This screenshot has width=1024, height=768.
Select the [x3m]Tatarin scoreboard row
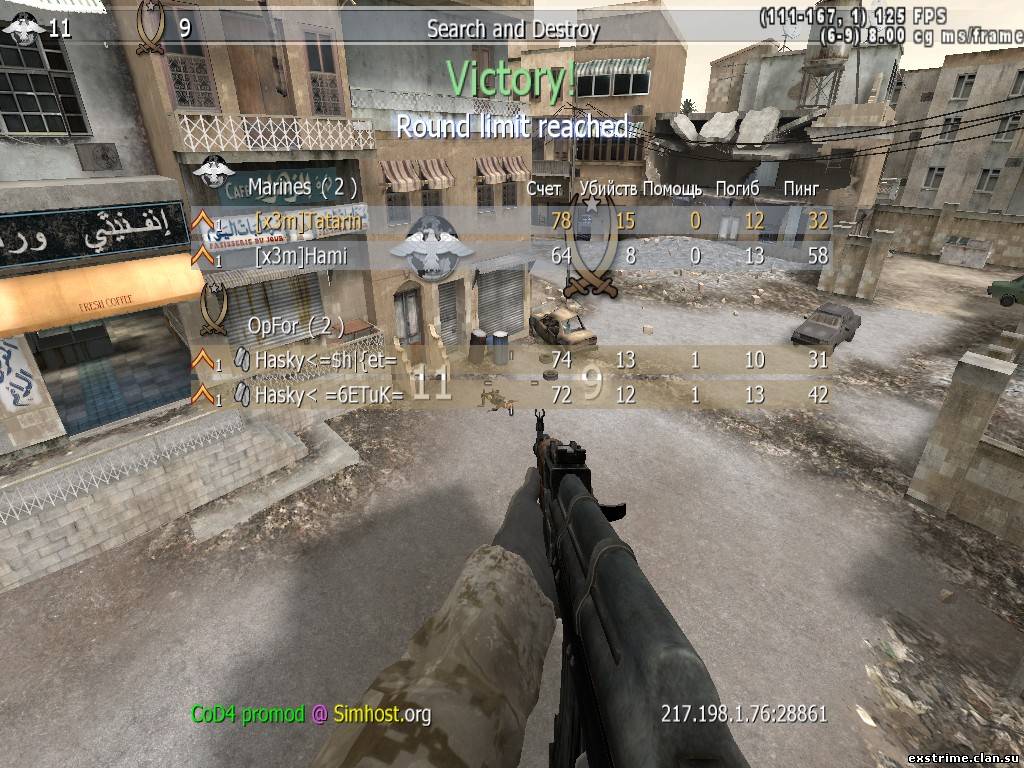[x=510, y=221]
